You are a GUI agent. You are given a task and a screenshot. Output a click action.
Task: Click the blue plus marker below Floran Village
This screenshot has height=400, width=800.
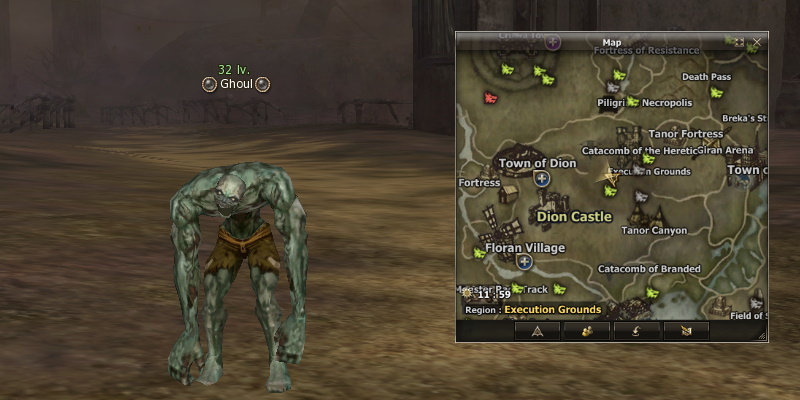pyautogui.click(x=524, y=262)
